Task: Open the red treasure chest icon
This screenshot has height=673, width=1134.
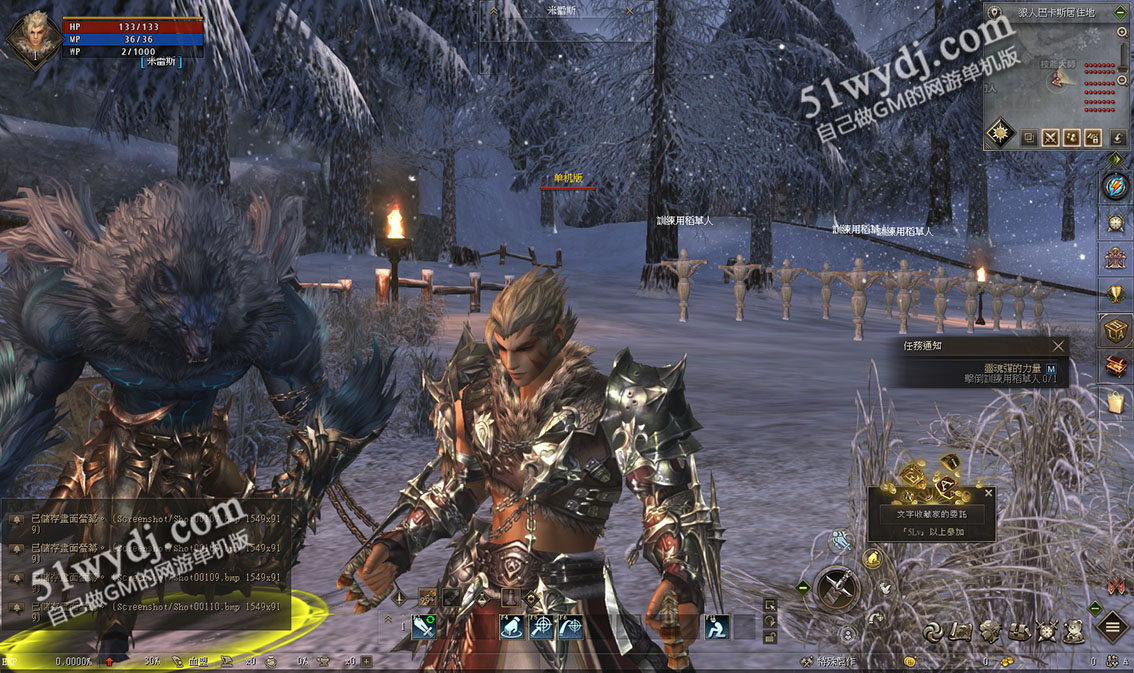Action: click(1115, 366)
